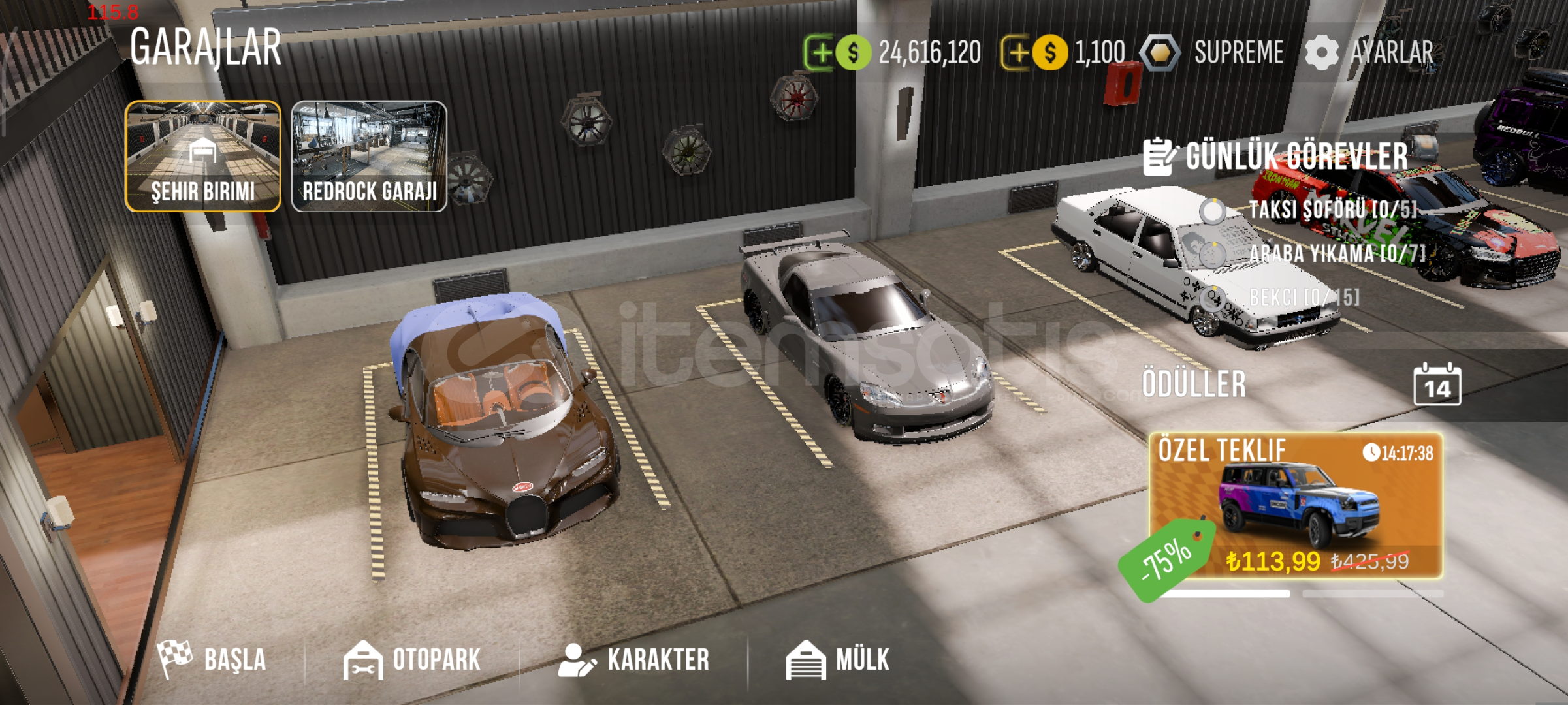Image resolution: width=1568 pixels, height=705 pixels.
Task: Select the Taksi Şoförü daily task
Action: 1331,210
